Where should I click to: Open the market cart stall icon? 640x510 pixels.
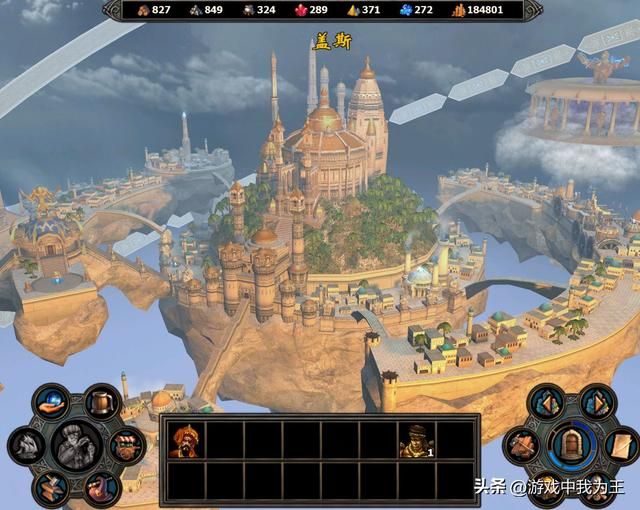click(126, 445)
